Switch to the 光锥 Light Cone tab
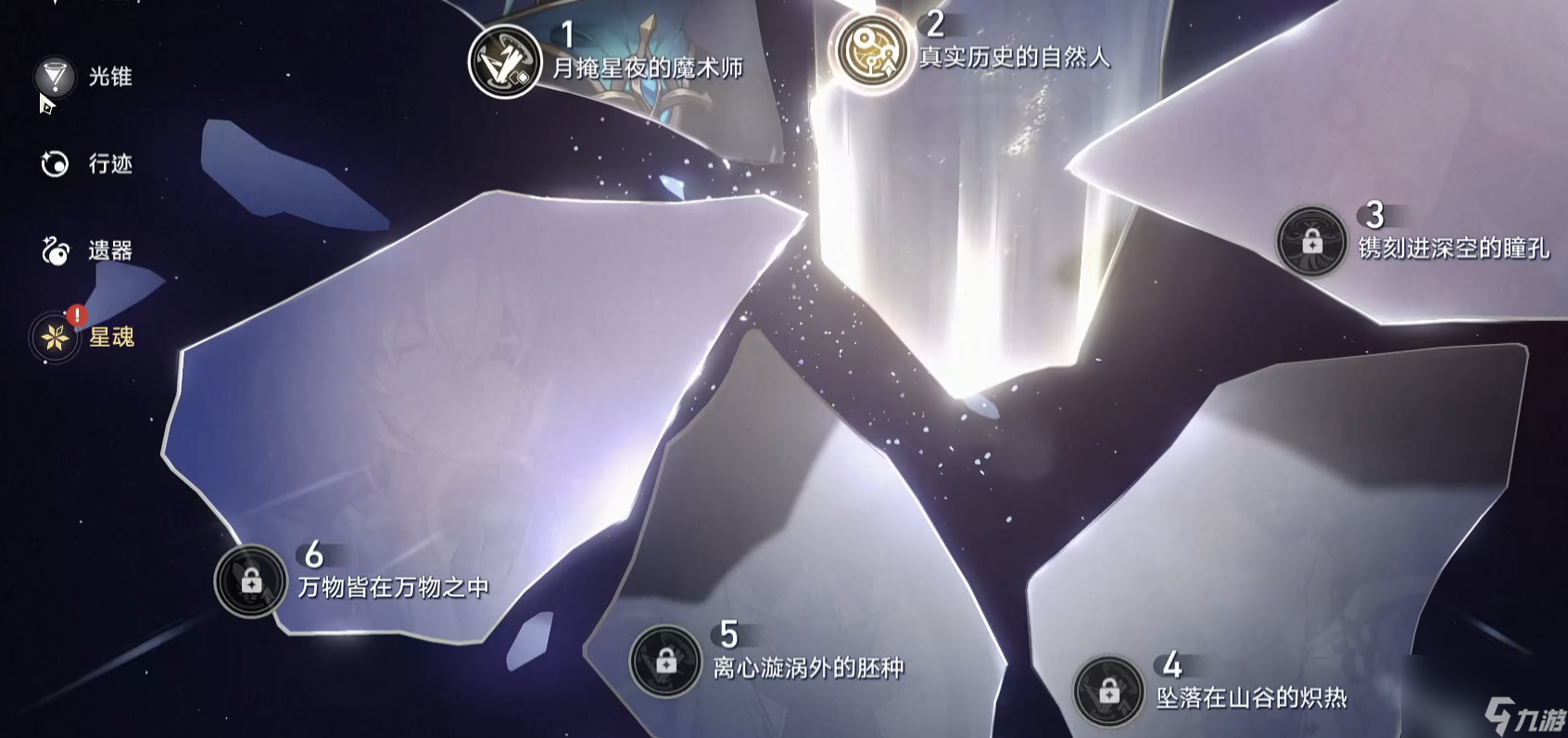This screenshot has width=1568, height=738. point(108,78)
